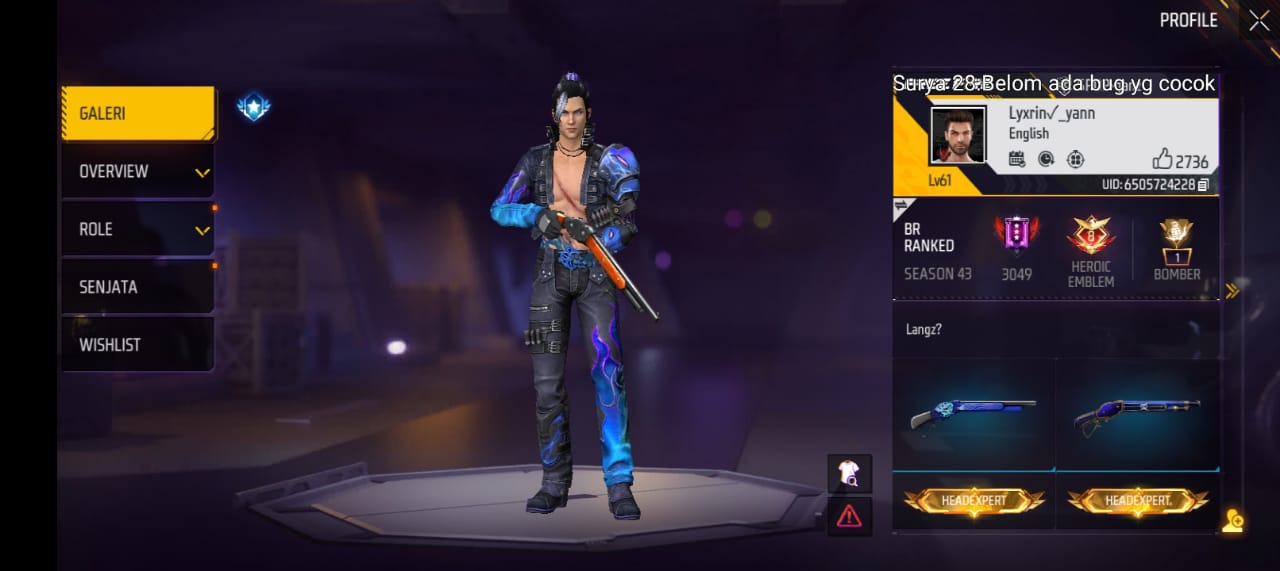
Task: Close the profile screen with the X
Action: pyautogui.click(x=1258, y=20)
